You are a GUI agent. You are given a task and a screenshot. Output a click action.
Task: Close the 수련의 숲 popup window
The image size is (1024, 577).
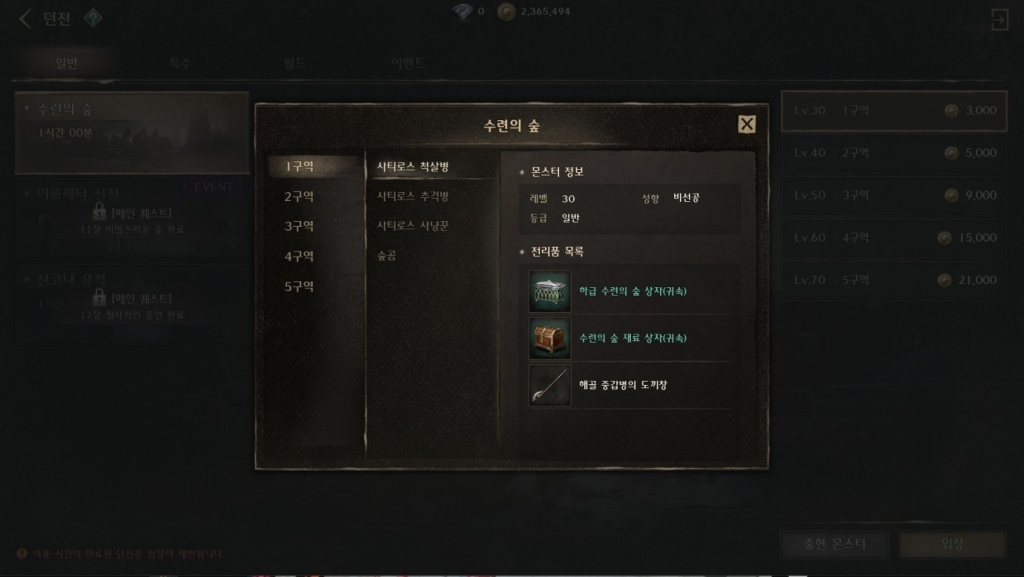click(746, 124)
